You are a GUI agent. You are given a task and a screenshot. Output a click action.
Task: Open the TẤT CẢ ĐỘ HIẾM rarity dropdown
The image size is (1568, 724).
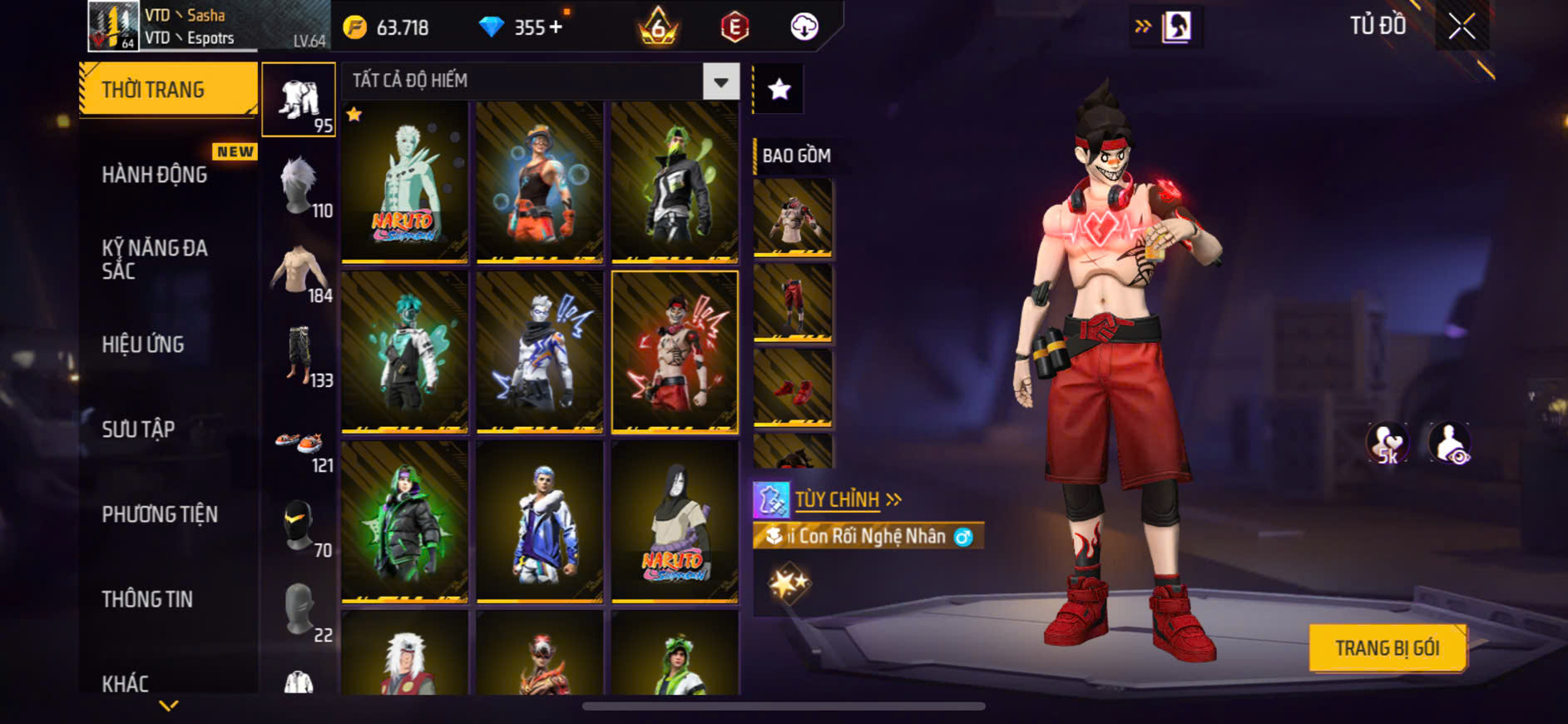[x=720, y=82]
